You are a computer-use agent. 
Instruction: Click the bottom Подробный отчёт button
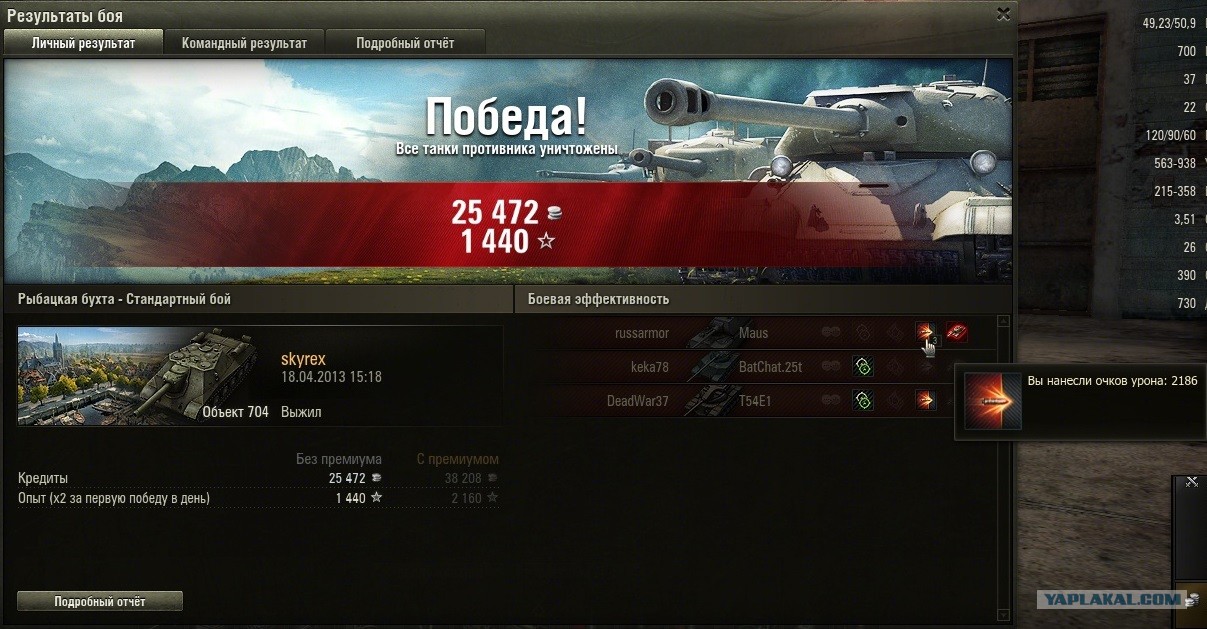pyautogui.click(x=100, y=601)
